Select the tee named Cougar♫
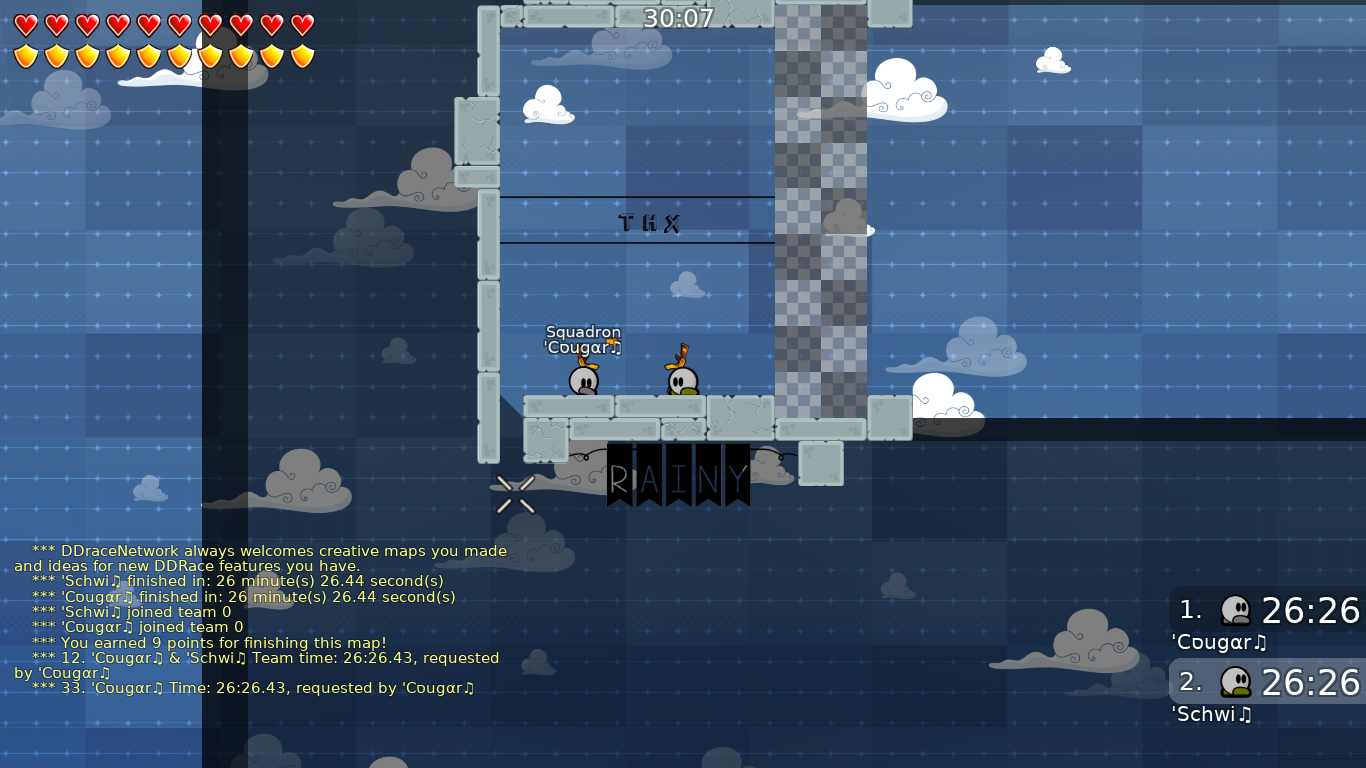 pyautogui.click(x=584, y=382)
